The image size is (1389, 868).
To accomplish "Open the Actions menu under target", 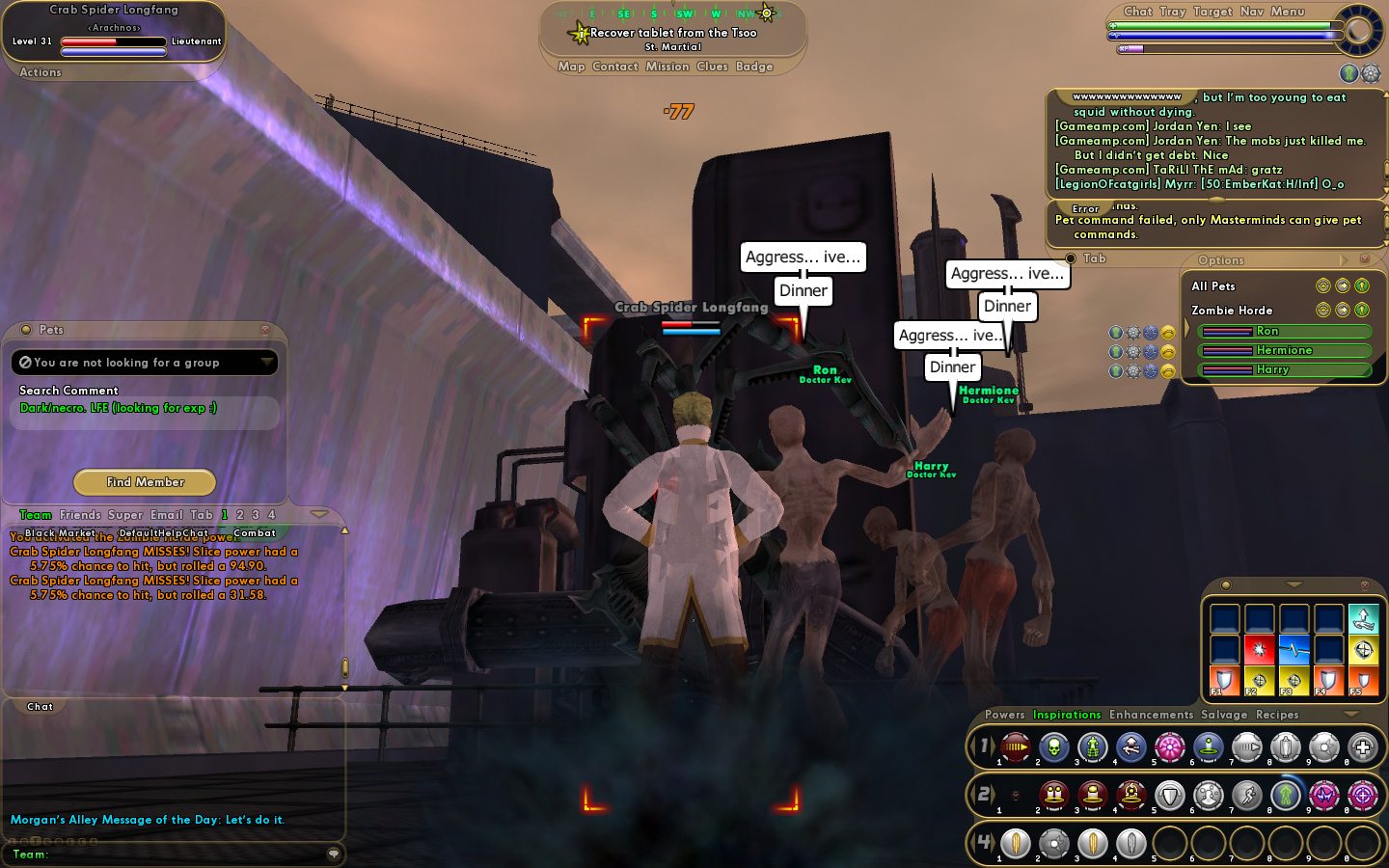I will pos(41,72).
